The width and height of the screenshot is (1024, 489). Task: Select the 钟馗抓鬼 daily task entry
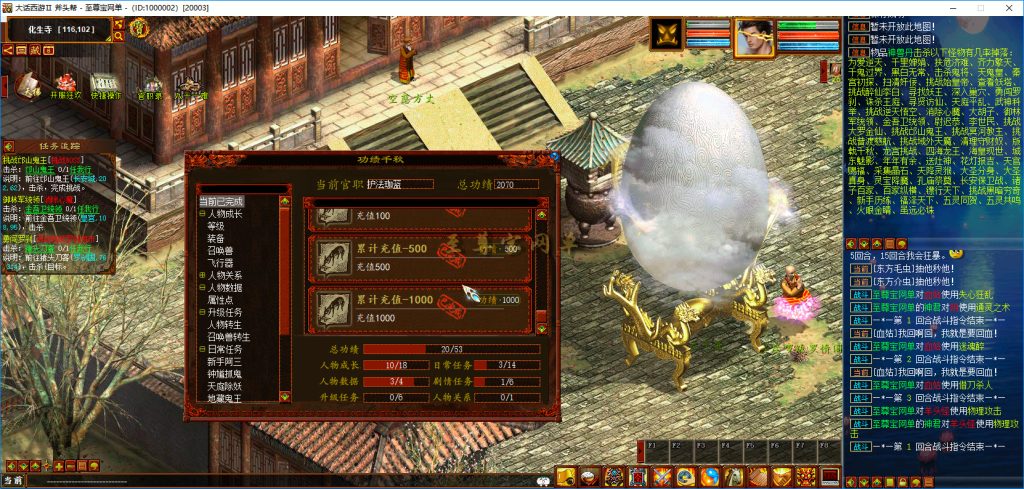(x=225, y=373)
